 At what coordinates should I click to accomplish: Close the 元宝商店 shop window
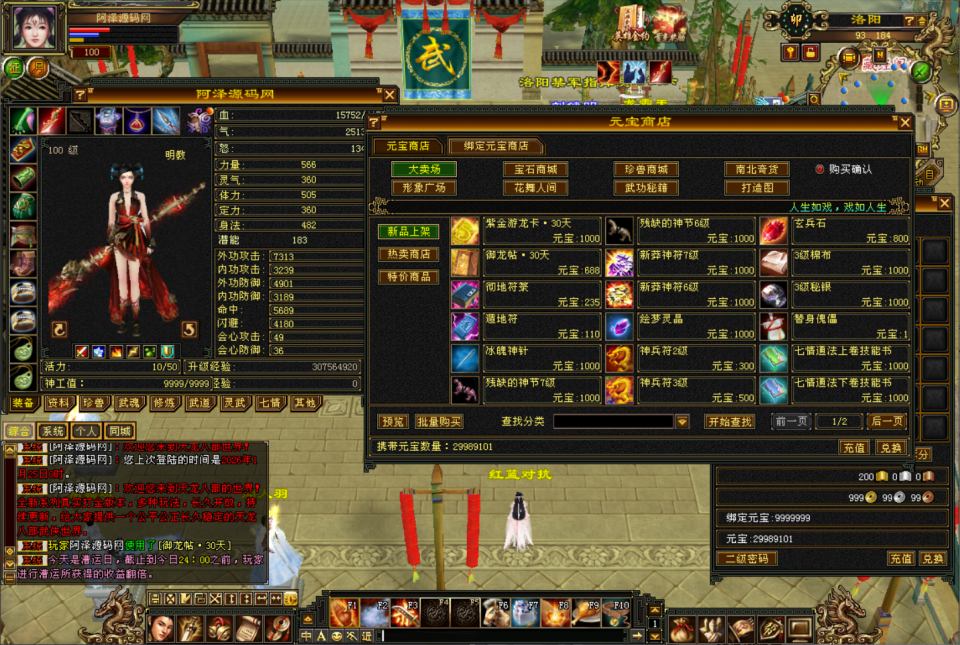904,122
